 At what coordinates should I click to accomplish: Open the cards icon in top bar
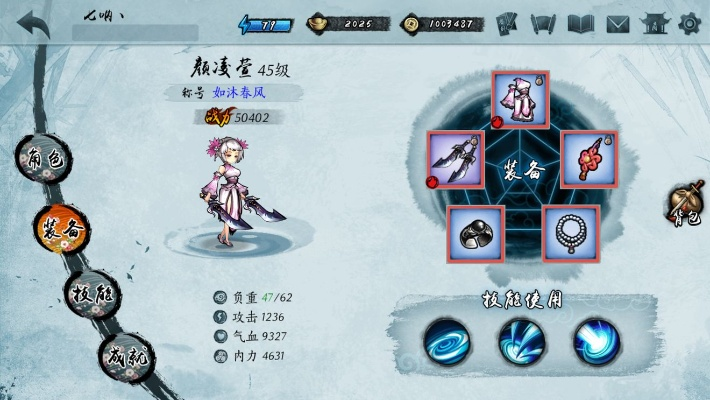(506, 22)
